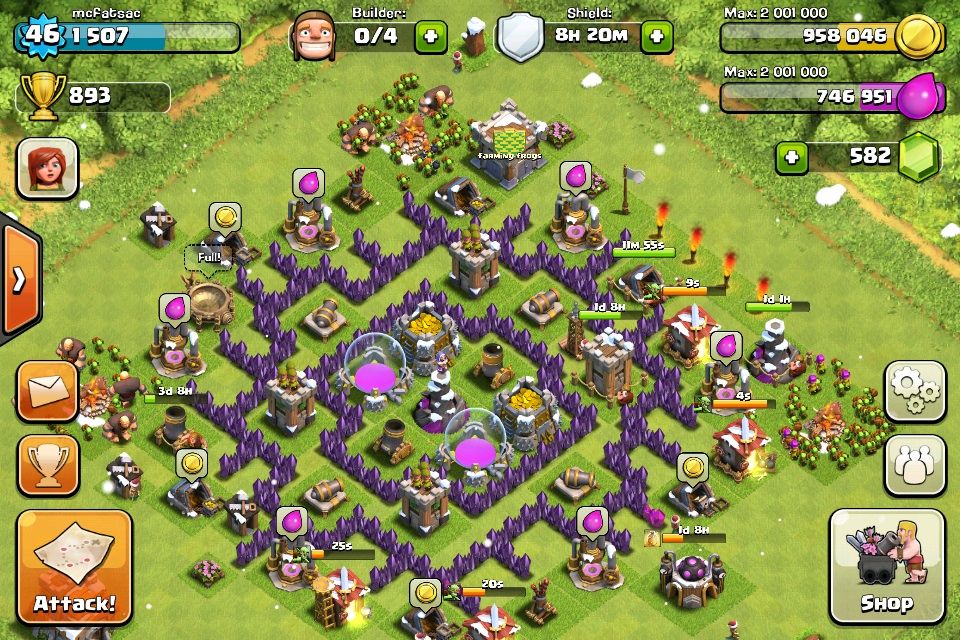The width and height of the screenshot is (960, 640).
Task: Add a builder with the plus button
Action: [x=431, y=37]
